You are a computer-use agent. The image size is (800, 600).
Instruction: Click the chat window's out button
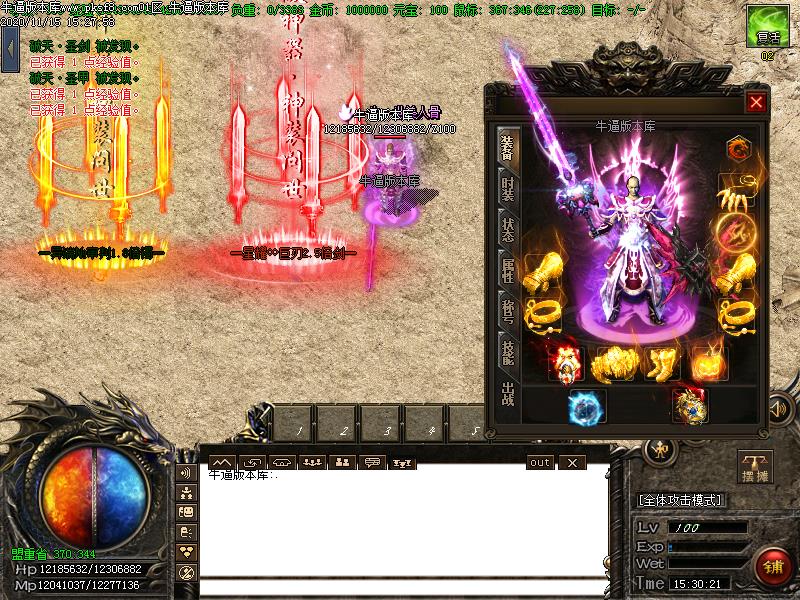540,462
